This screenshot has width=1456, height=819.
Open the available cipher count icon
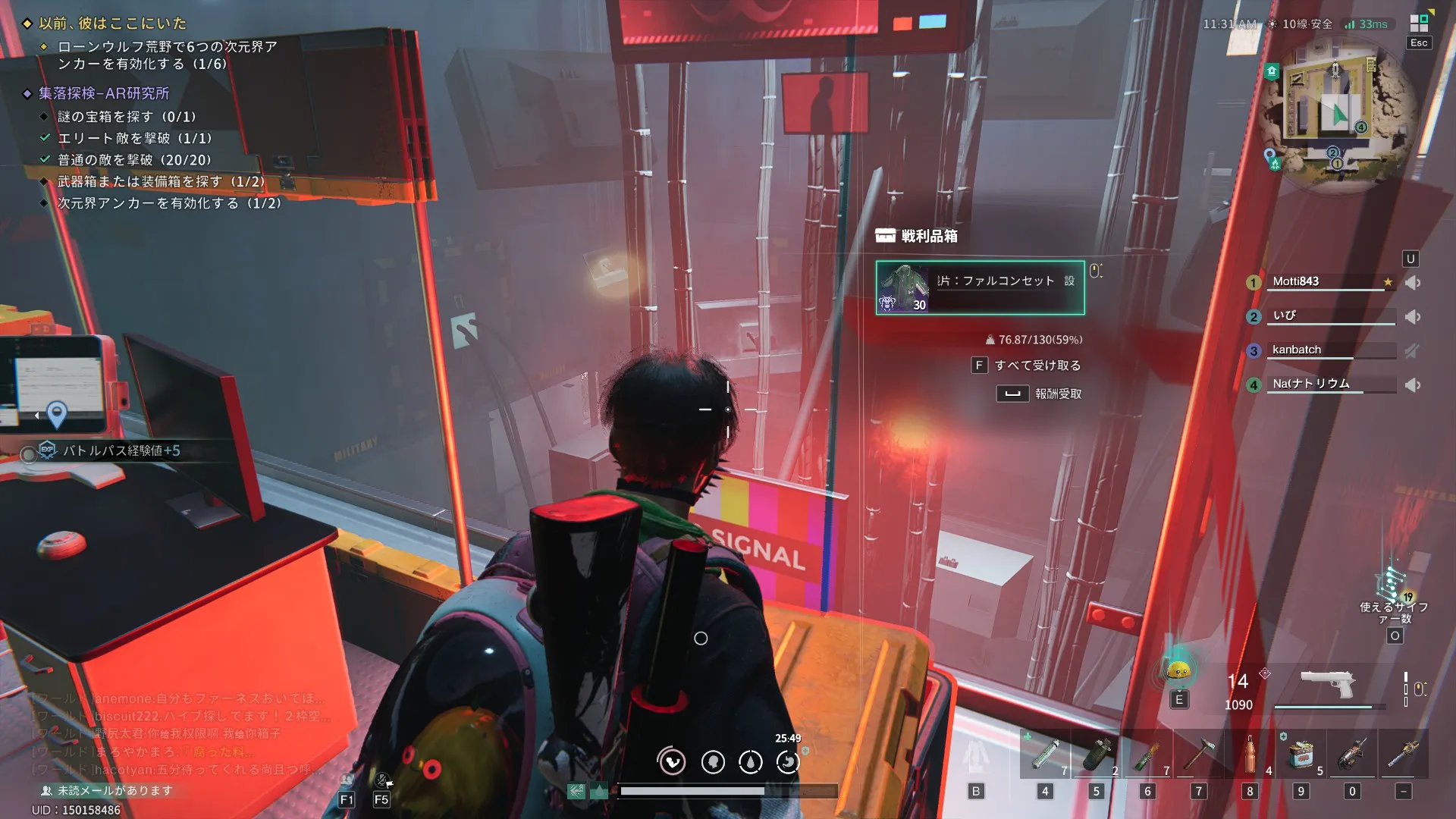[x=1393, y=584]
